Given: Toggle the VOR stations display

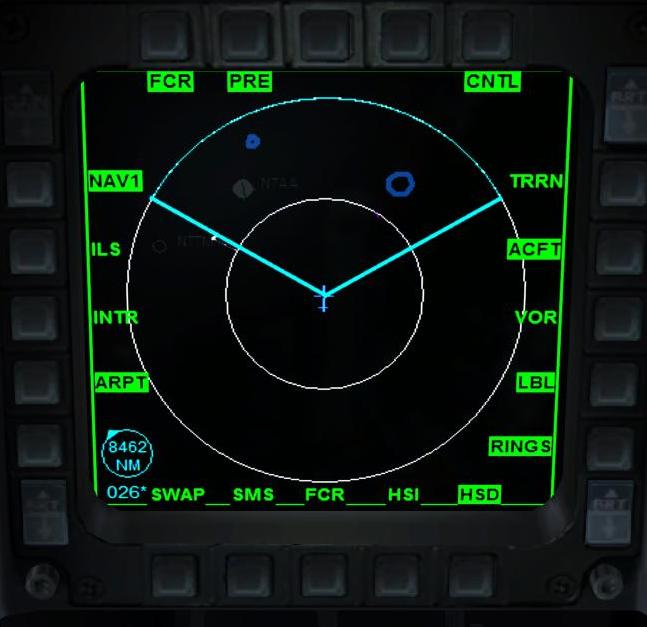Looking at the screenshot, I should click(536, 317).
